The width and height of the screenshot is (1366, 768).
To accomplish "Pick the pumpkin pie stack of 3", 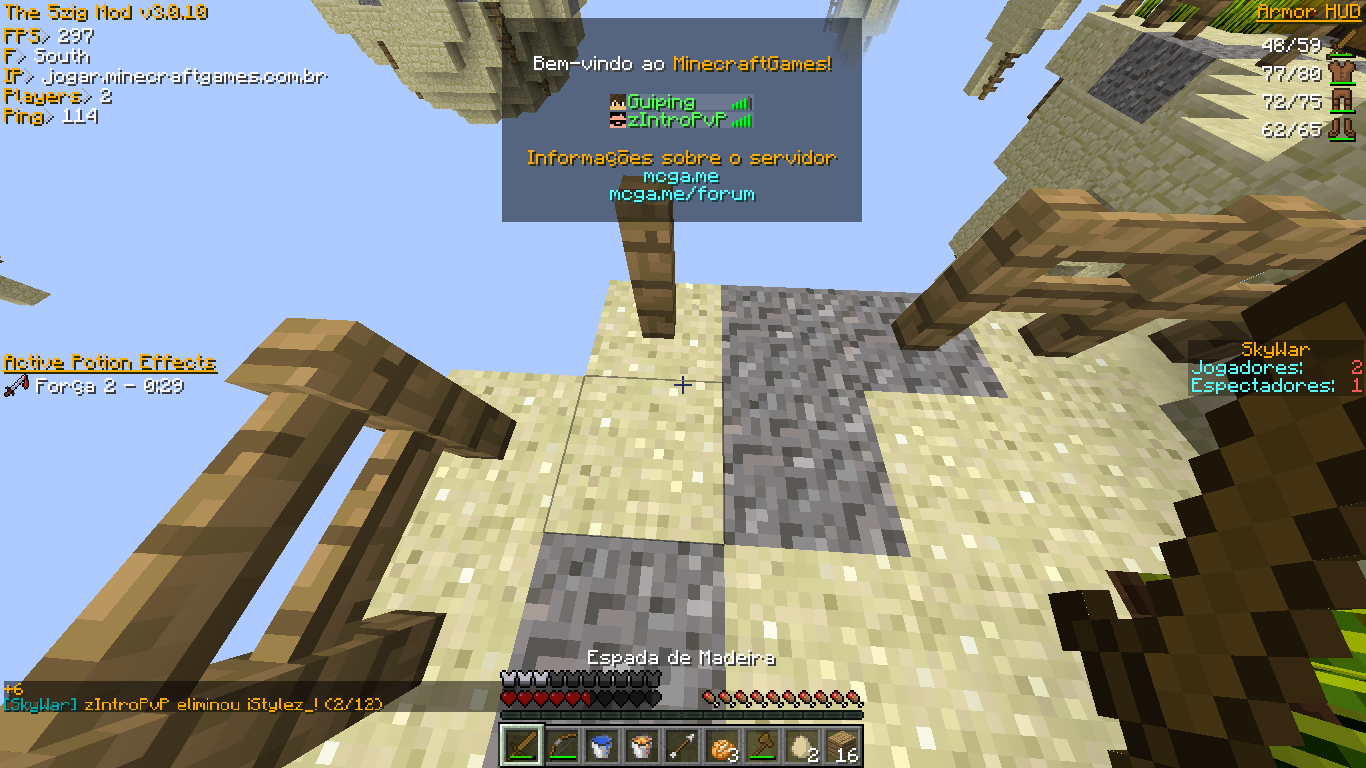I will [x=721, y=746].
